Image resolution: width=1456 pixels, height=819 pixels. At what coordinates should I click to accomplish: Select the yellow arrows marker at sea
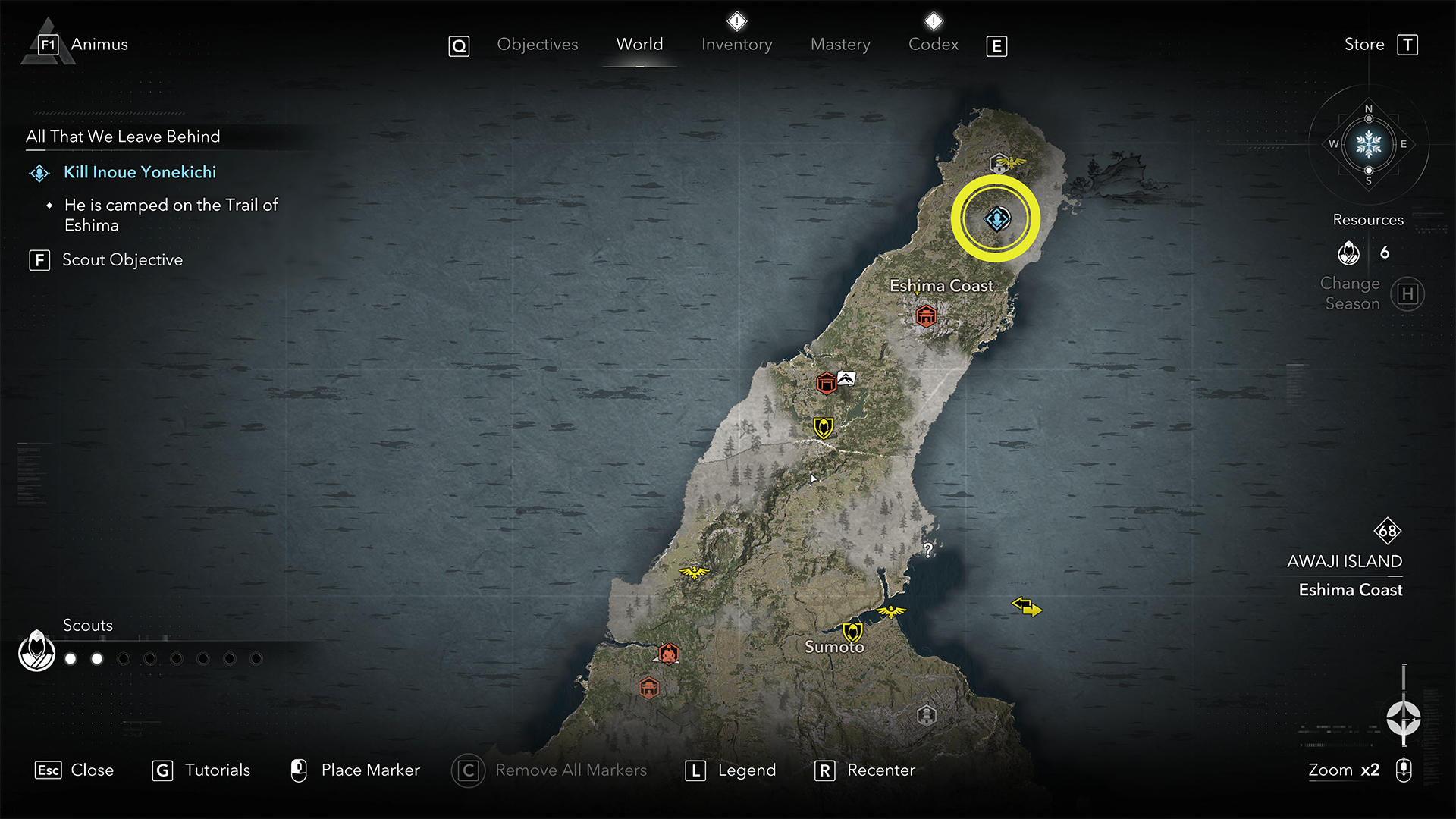(x=1027, y=607)
